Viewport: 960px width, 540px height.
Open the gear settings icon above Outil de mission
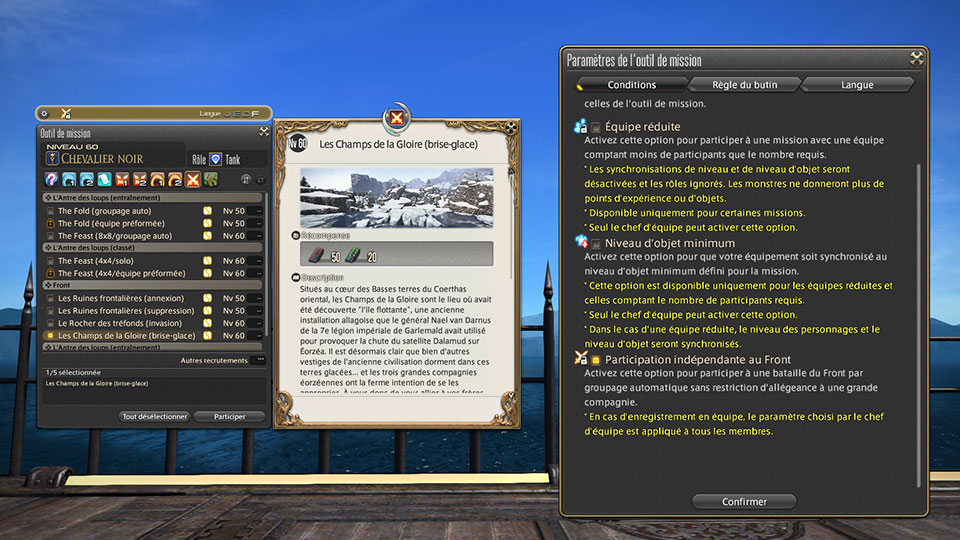pos(44,113)
